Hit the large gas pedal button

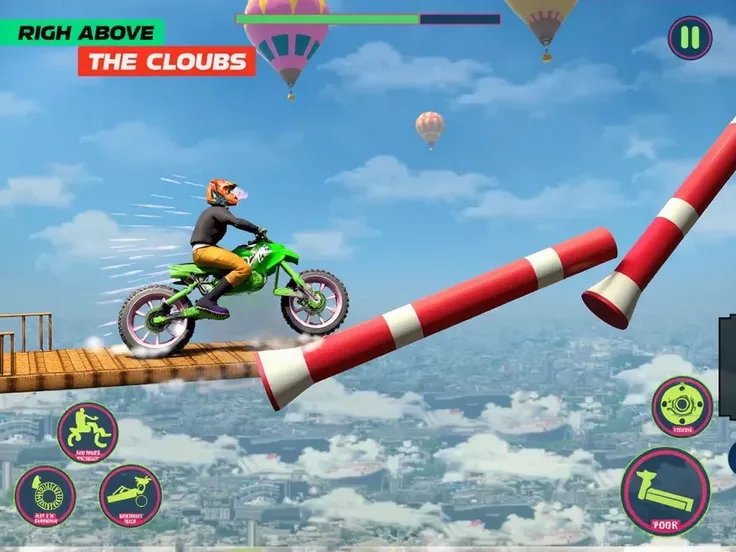[665, 491]
